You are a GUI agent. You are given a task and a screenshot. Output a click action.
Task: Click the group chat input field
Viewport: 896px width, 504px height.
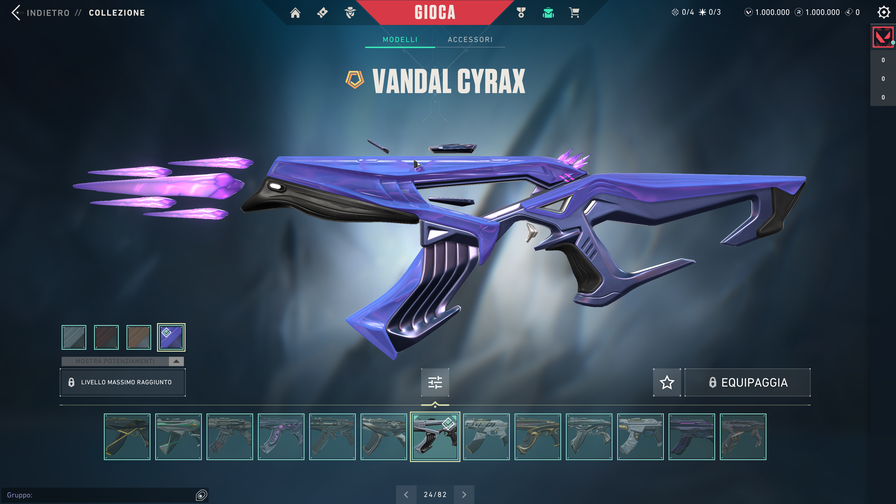[100, 495]
